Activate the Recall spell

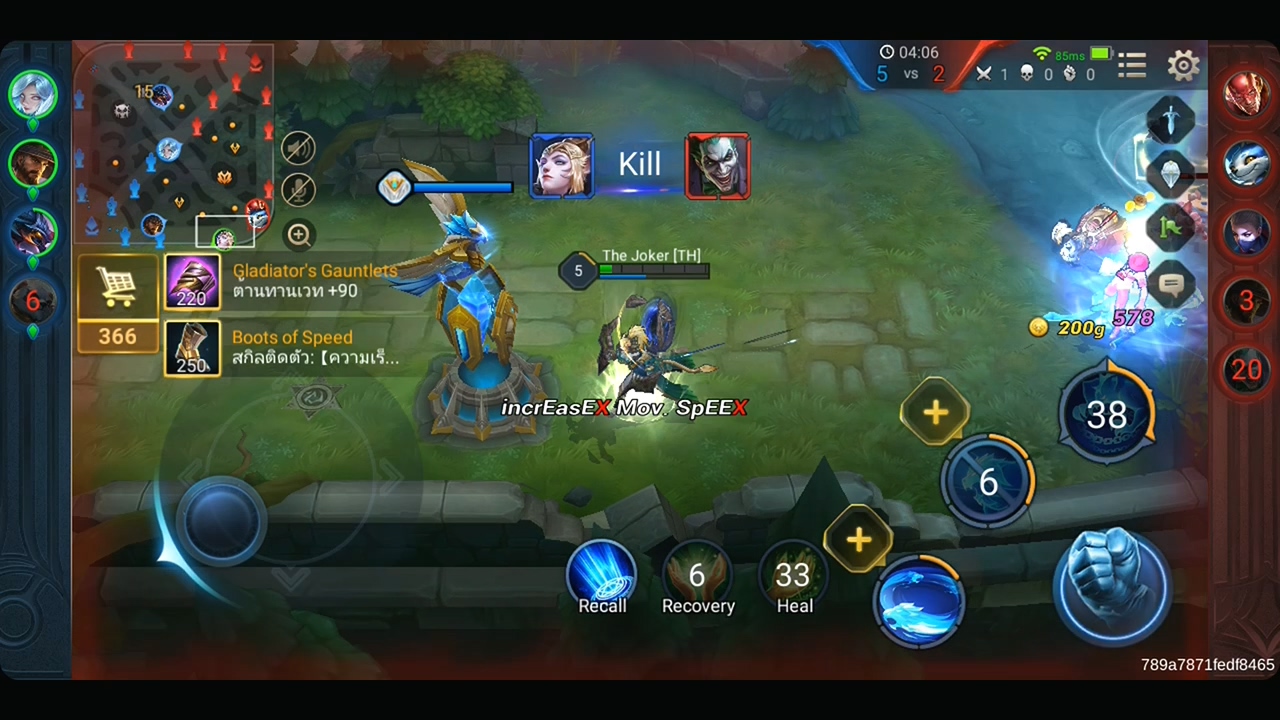coord(602,574)
